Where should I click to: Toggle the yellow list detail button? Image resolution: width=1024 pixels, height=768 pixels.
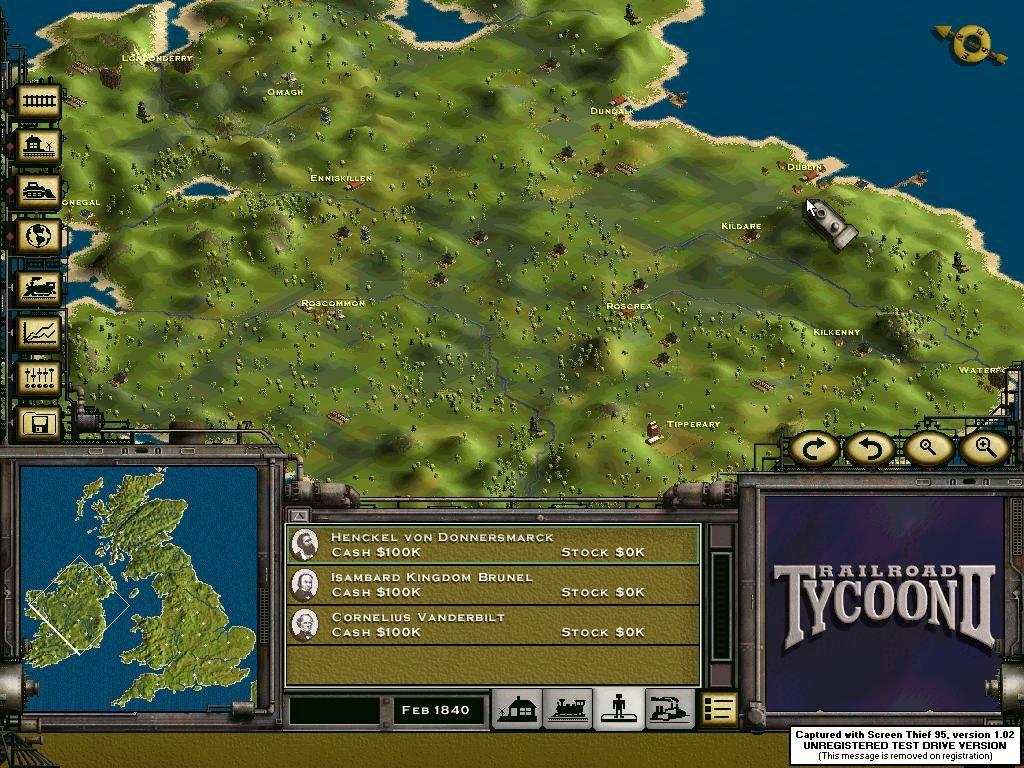pyautogui.click(x=718, y=709)
